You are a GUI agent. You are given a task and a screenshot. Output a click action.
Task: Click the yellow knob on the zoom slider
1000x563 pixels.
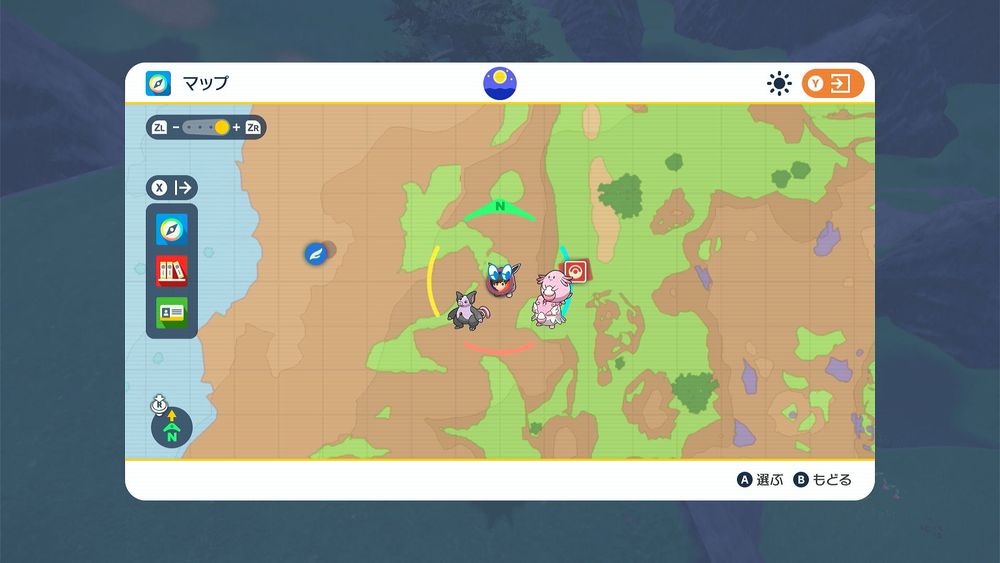pyautogui.click(x=221, y=128)
